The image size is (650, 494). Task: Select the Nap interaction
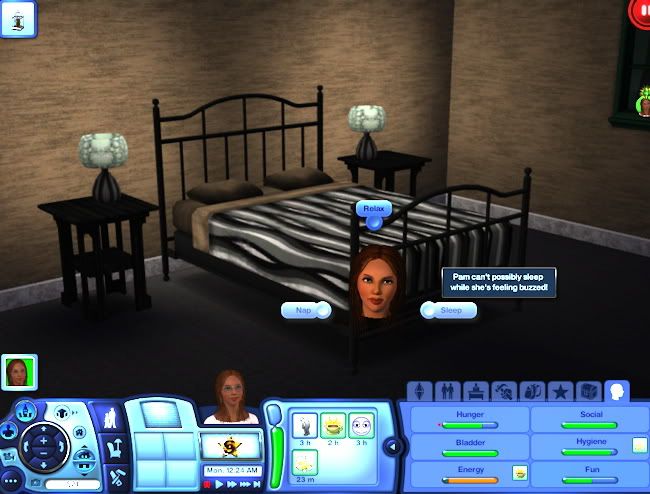pos(305,311)
